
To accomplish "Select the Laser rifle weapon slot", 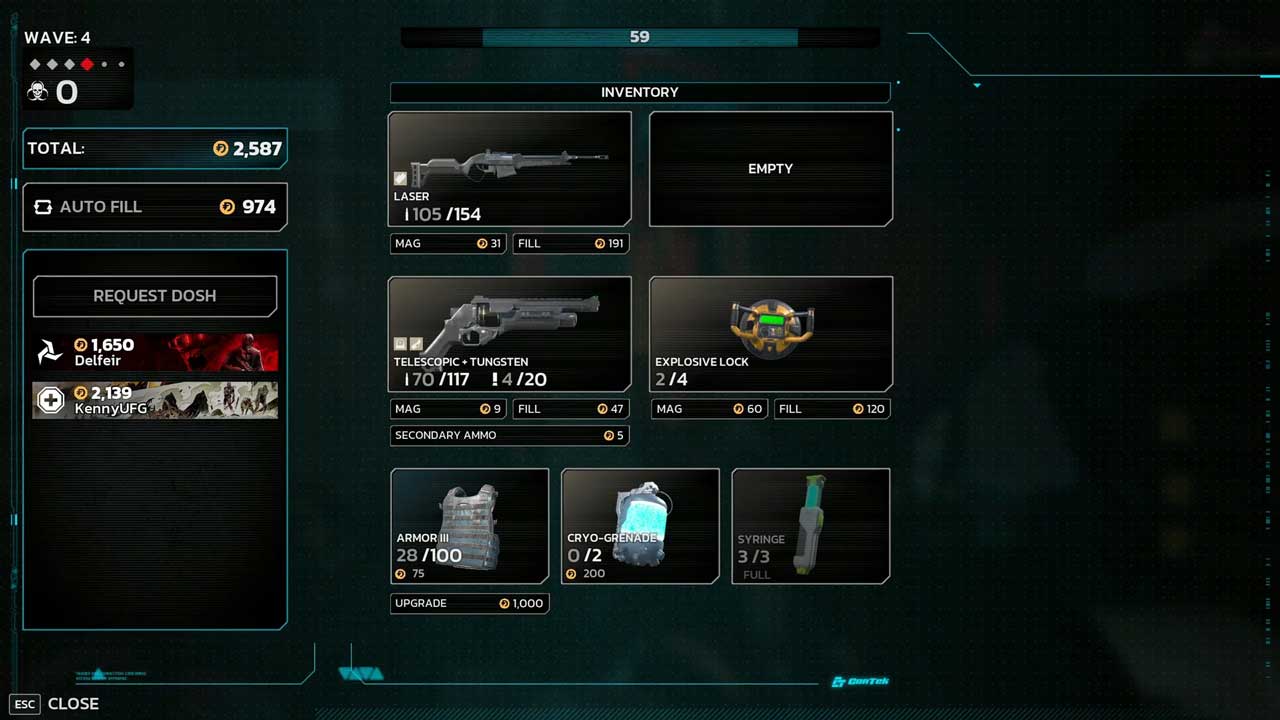I will click(x=509, y=168).
